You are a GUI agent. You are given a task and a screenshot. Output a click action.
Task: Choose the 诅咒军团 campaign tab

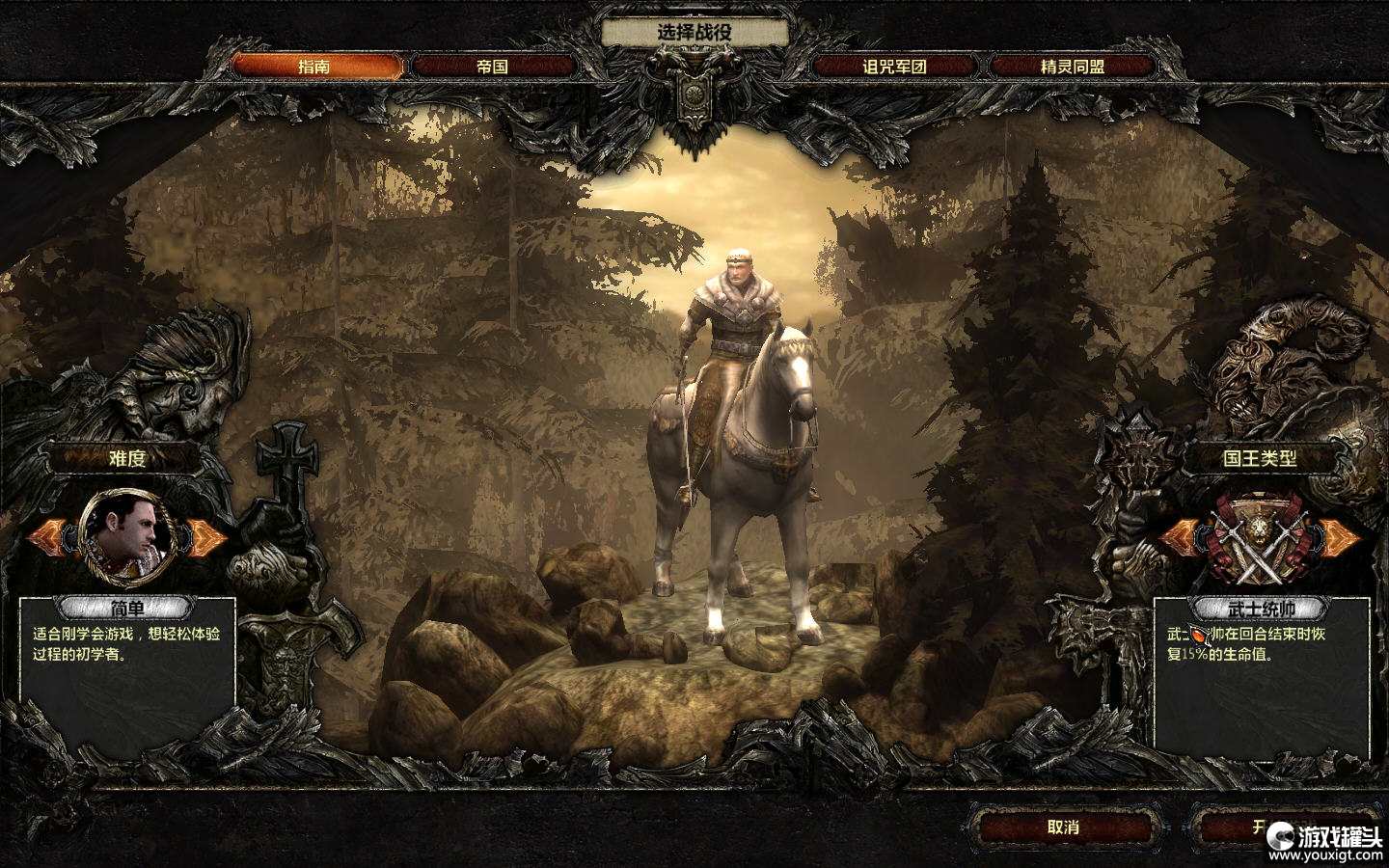click(894, 67)
